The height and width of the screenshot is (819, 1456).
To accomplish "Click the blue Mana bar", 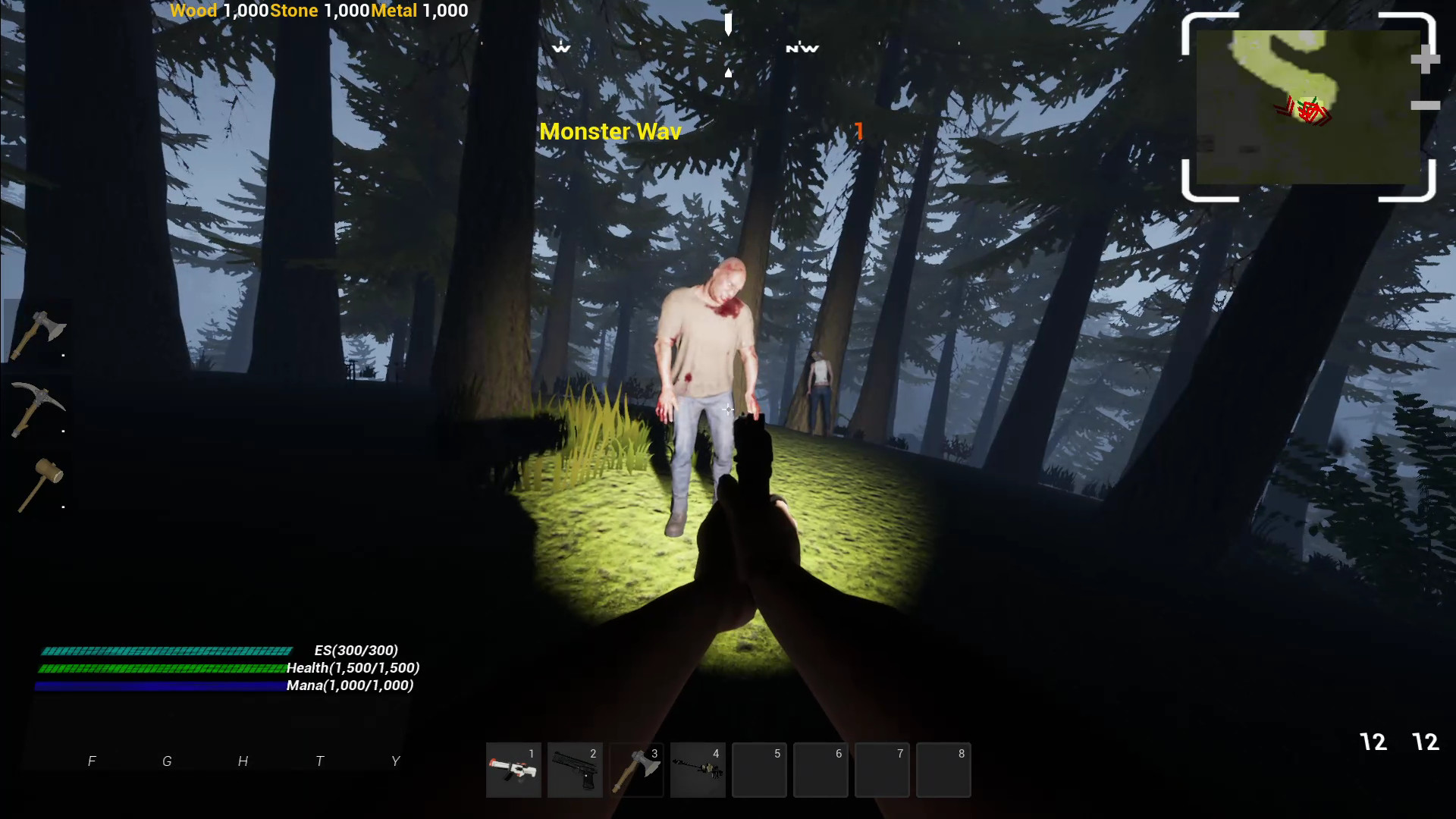I will coord(159,685).
